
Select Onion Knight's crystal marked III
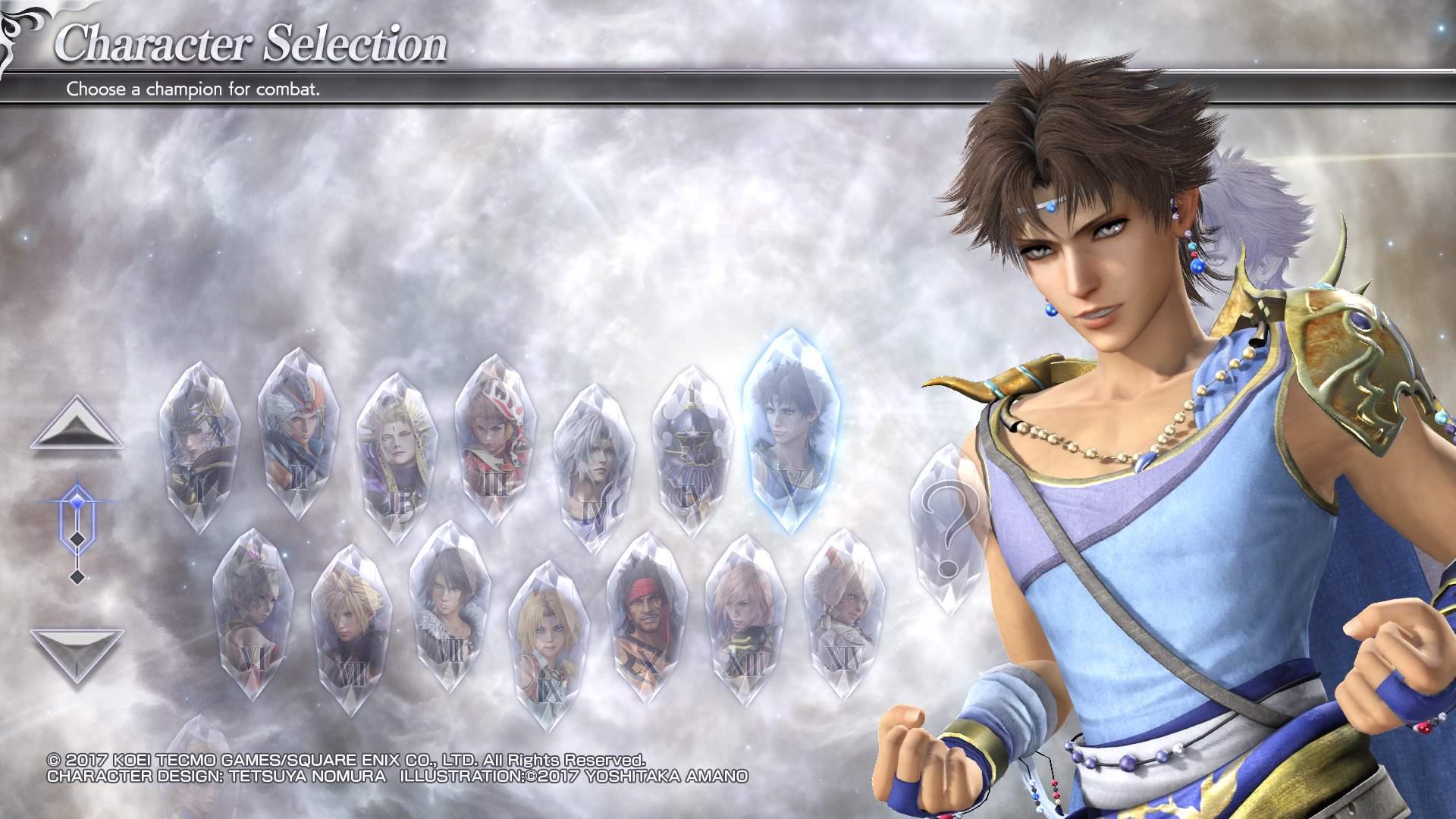494,440
